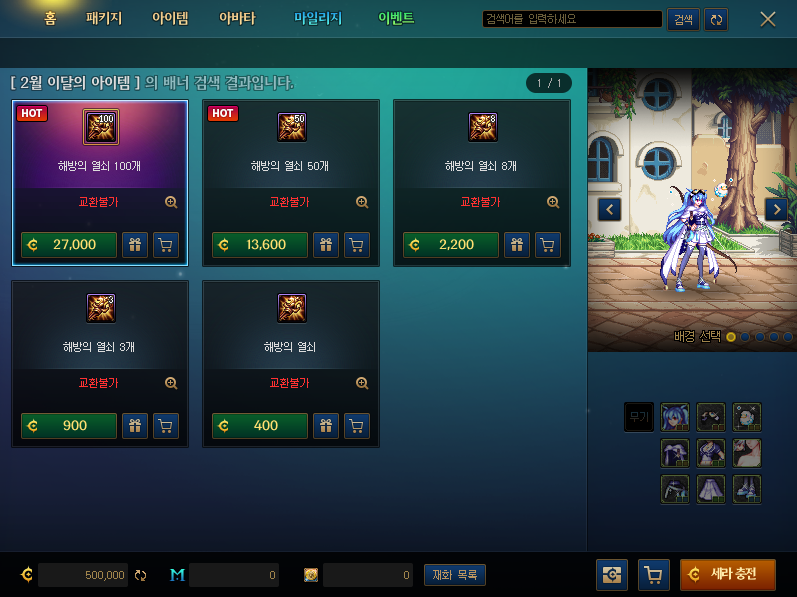Select the 무기 weapon slot
Viewport: 797px width, 597px height.
click(638, 417)
